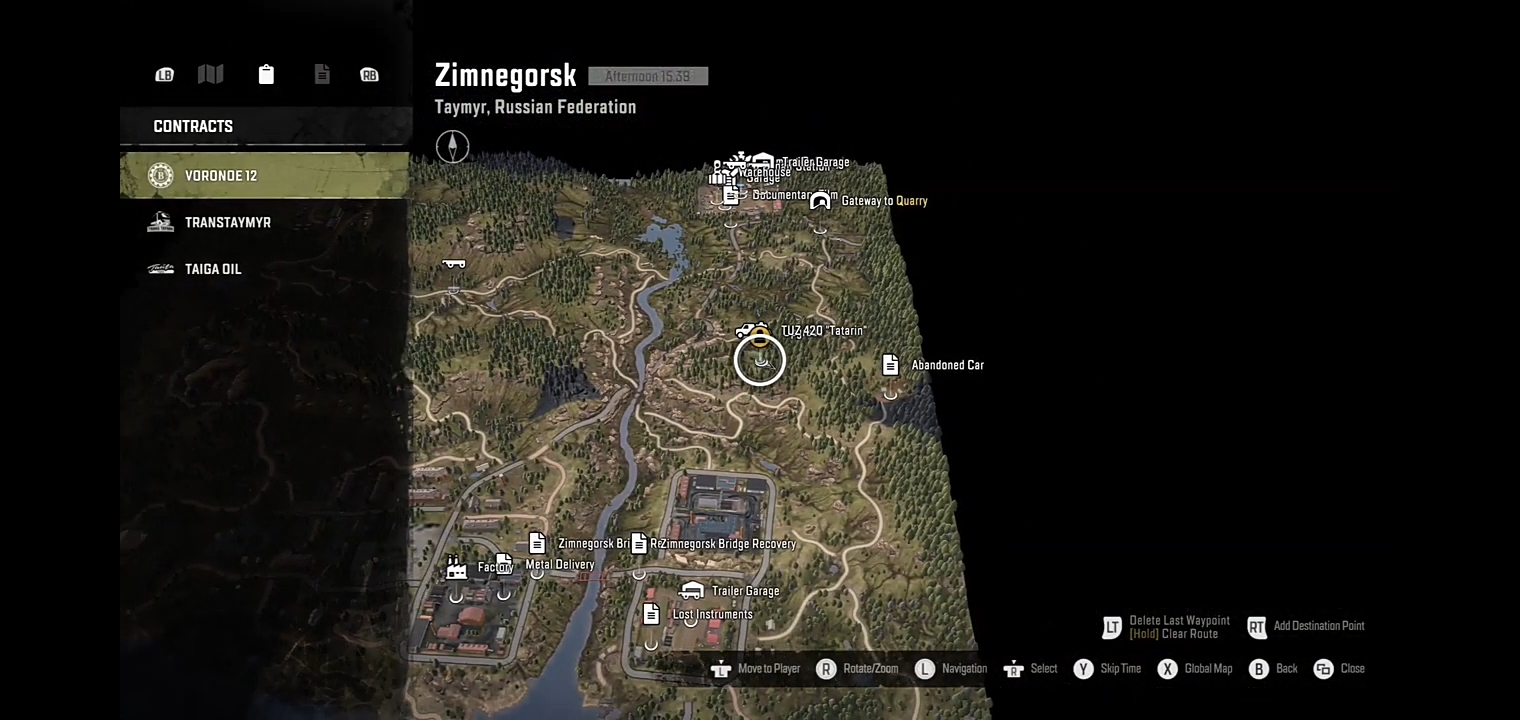This screenshot has height=720, width=1520.
Task: Select the VORONOE 12 contract entry
Action: tap(263, 176)
